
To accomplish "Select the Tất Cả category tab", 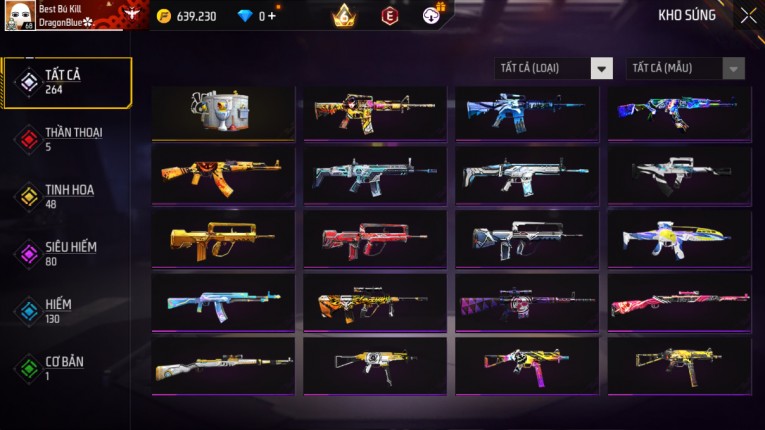I will coord(66,82).
